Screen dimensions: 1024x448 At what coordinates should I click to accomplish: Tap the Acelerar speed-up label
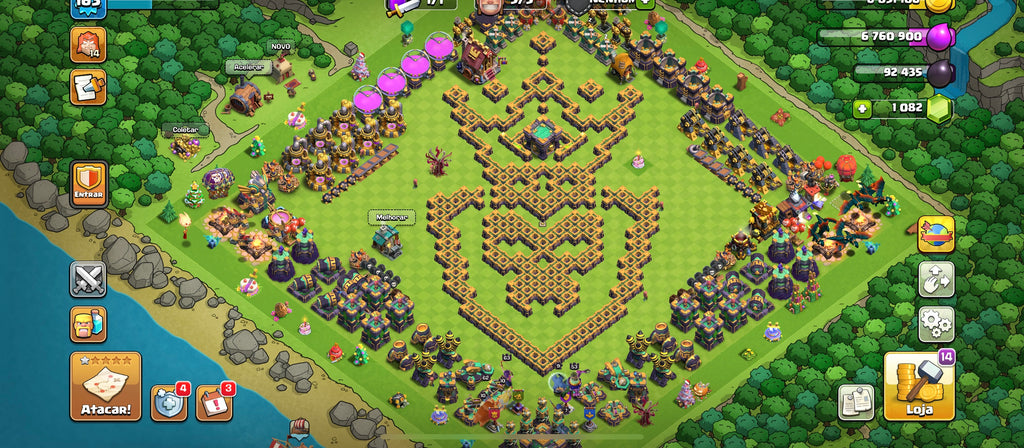[x=243, y=66]
